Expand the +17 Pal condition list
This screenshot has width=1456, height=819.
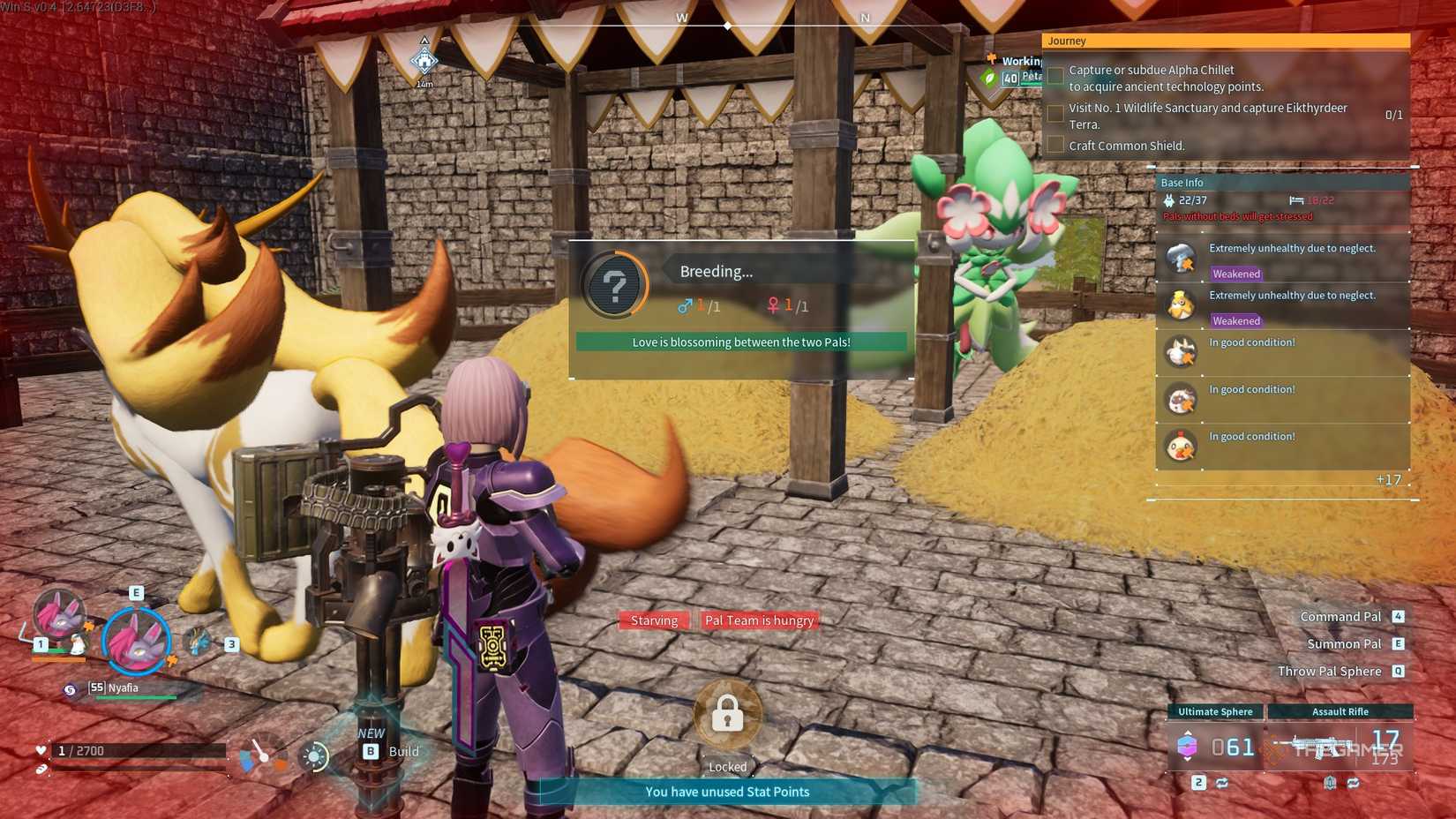pos(1387,479)
